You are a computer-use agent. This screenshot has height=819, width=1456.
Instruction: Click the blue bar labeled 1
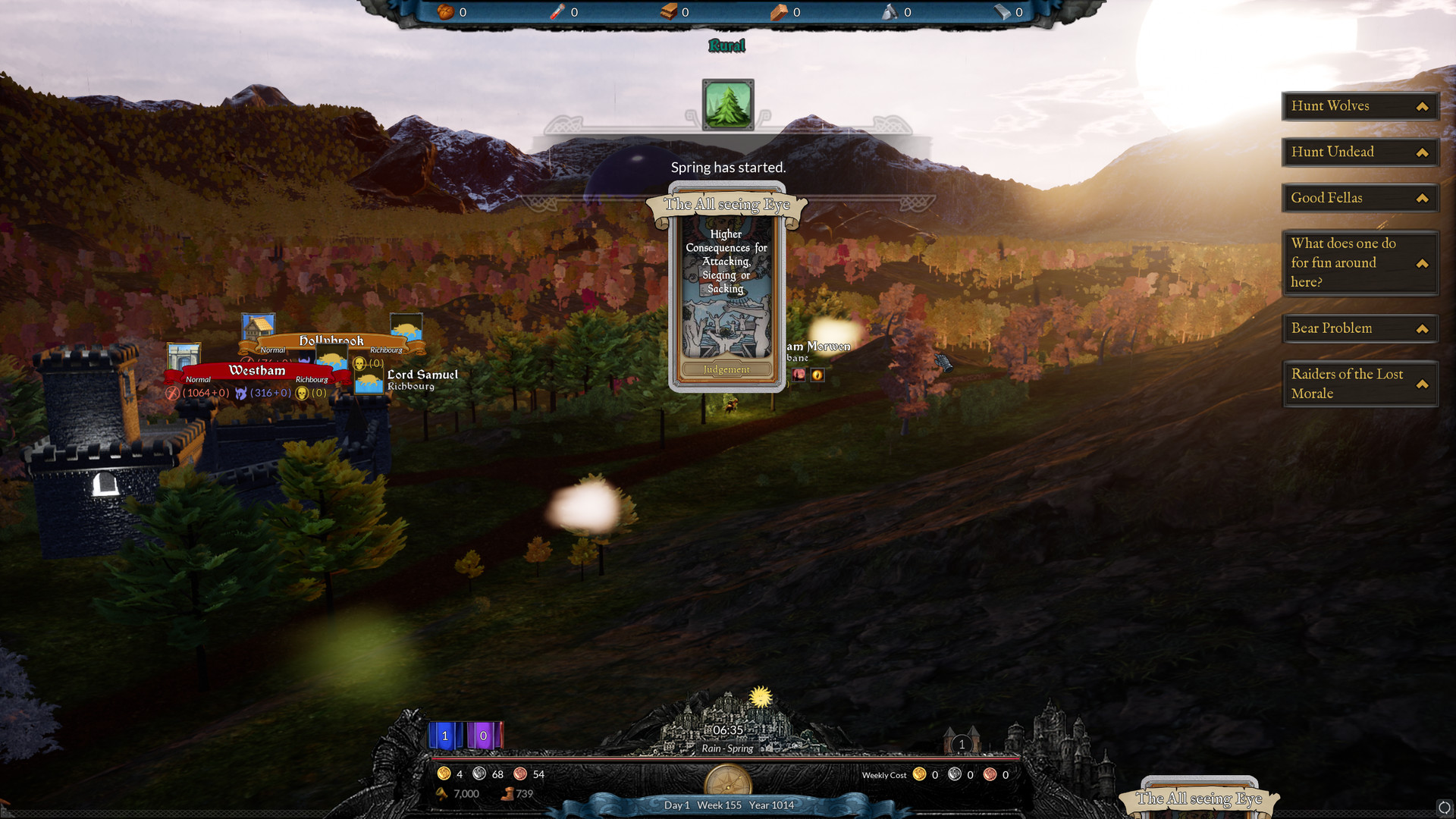point(444,735)
